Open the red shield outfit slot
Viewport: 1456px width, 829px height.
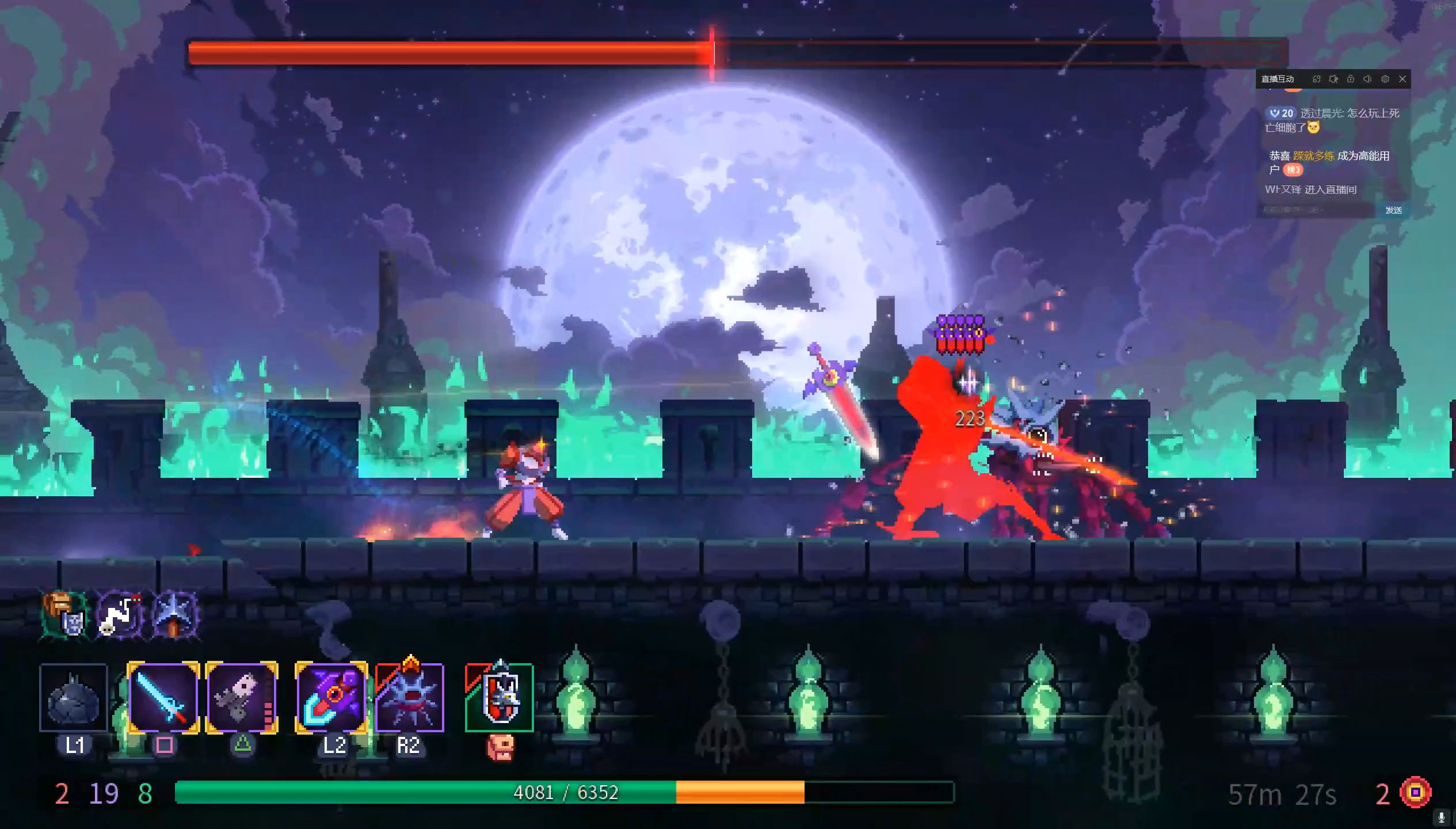[500, 697]
